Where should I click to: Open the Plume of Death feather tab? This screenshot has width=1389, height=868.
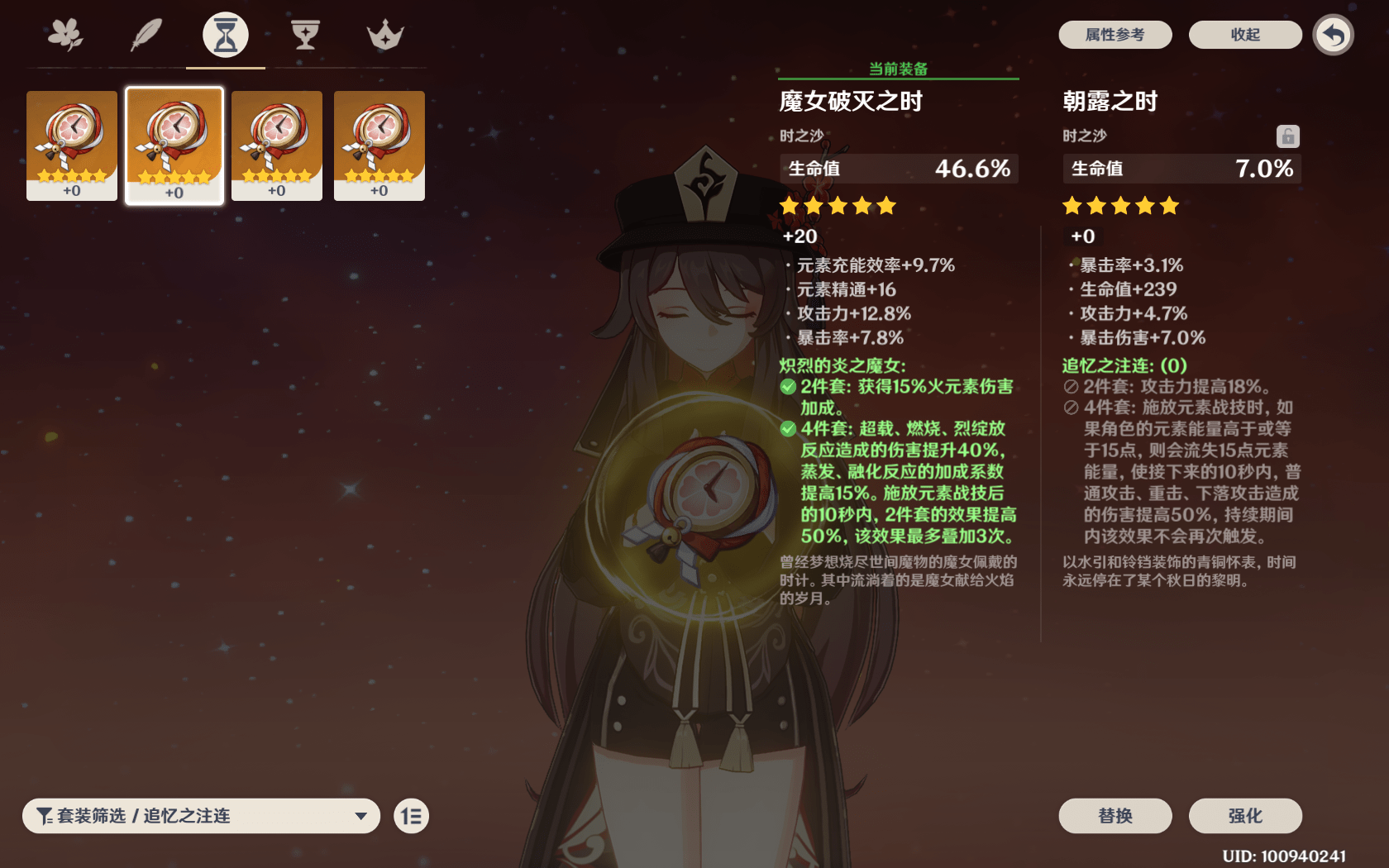146,35
